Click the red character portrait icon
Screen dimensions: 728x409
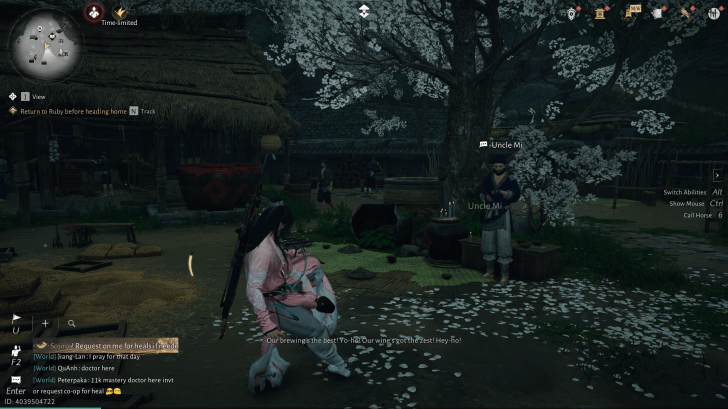click(93, 12)
